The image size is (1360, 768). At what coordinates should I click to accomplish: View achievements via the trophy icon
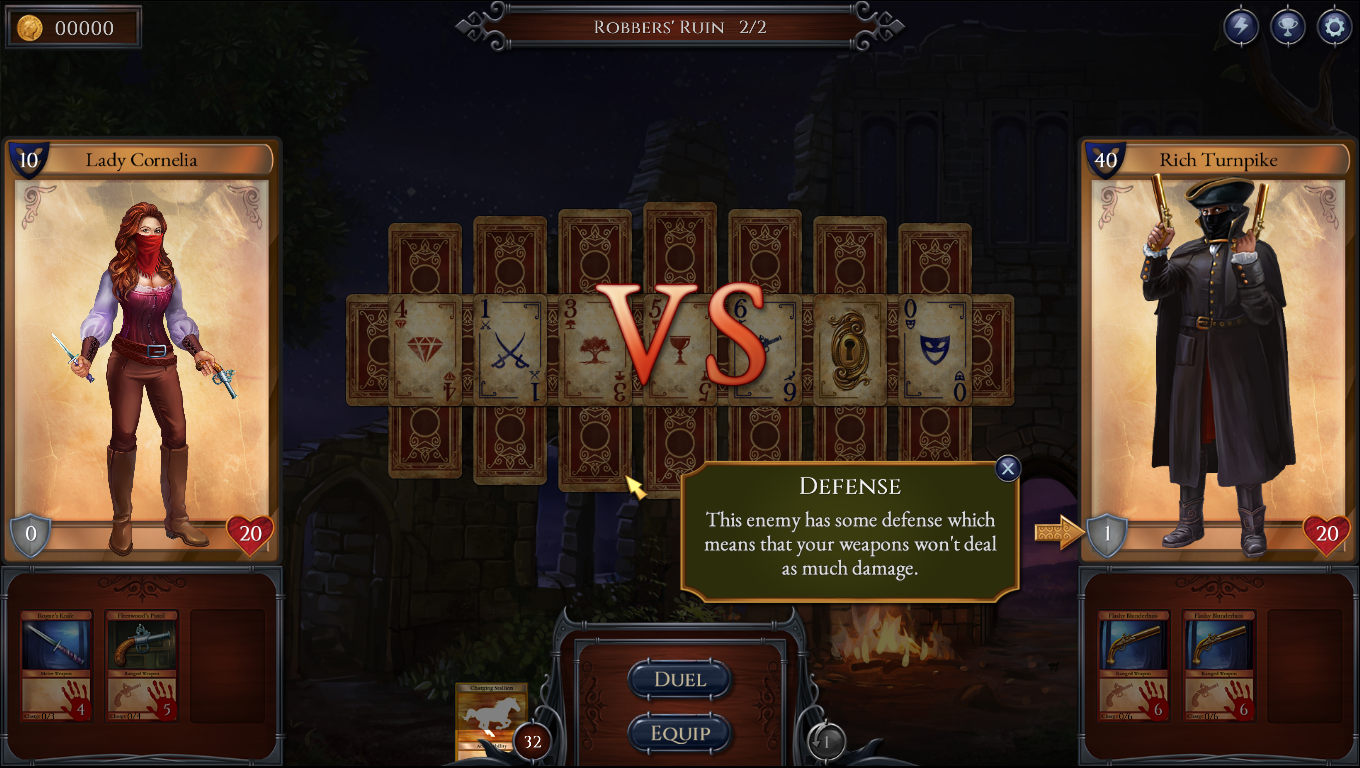[x=1287, y=26]
